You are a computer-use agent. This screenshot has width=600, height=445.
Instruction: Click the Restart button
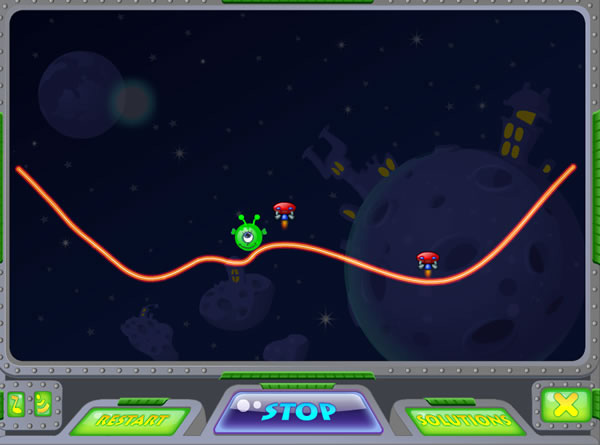[x=129, y=420]
